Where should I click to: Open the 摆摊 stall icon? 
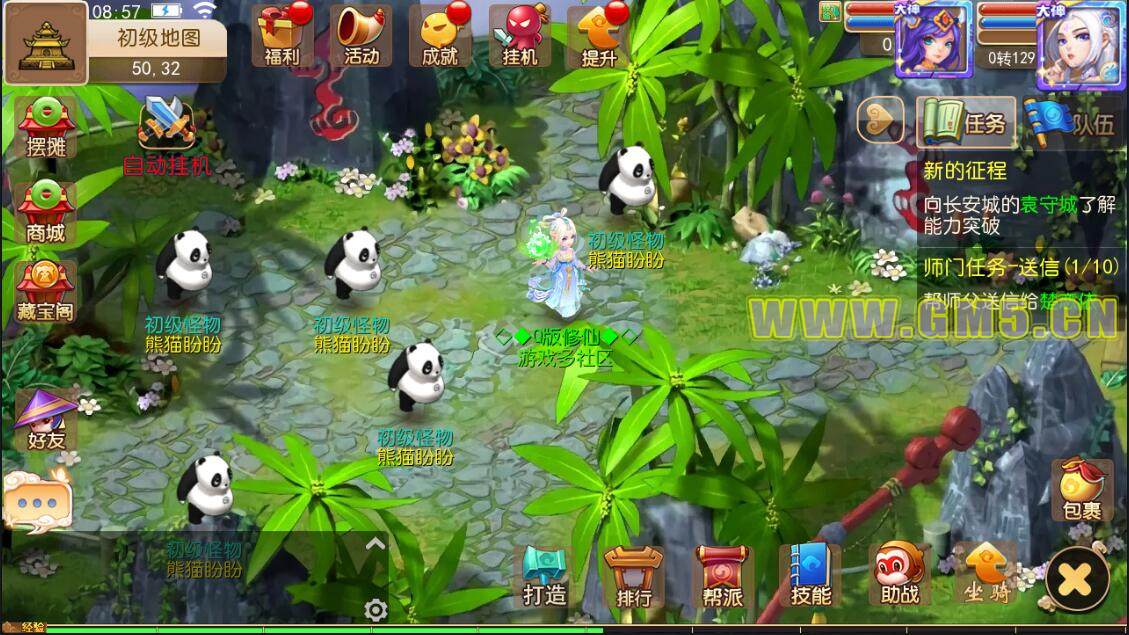point(46,128)
